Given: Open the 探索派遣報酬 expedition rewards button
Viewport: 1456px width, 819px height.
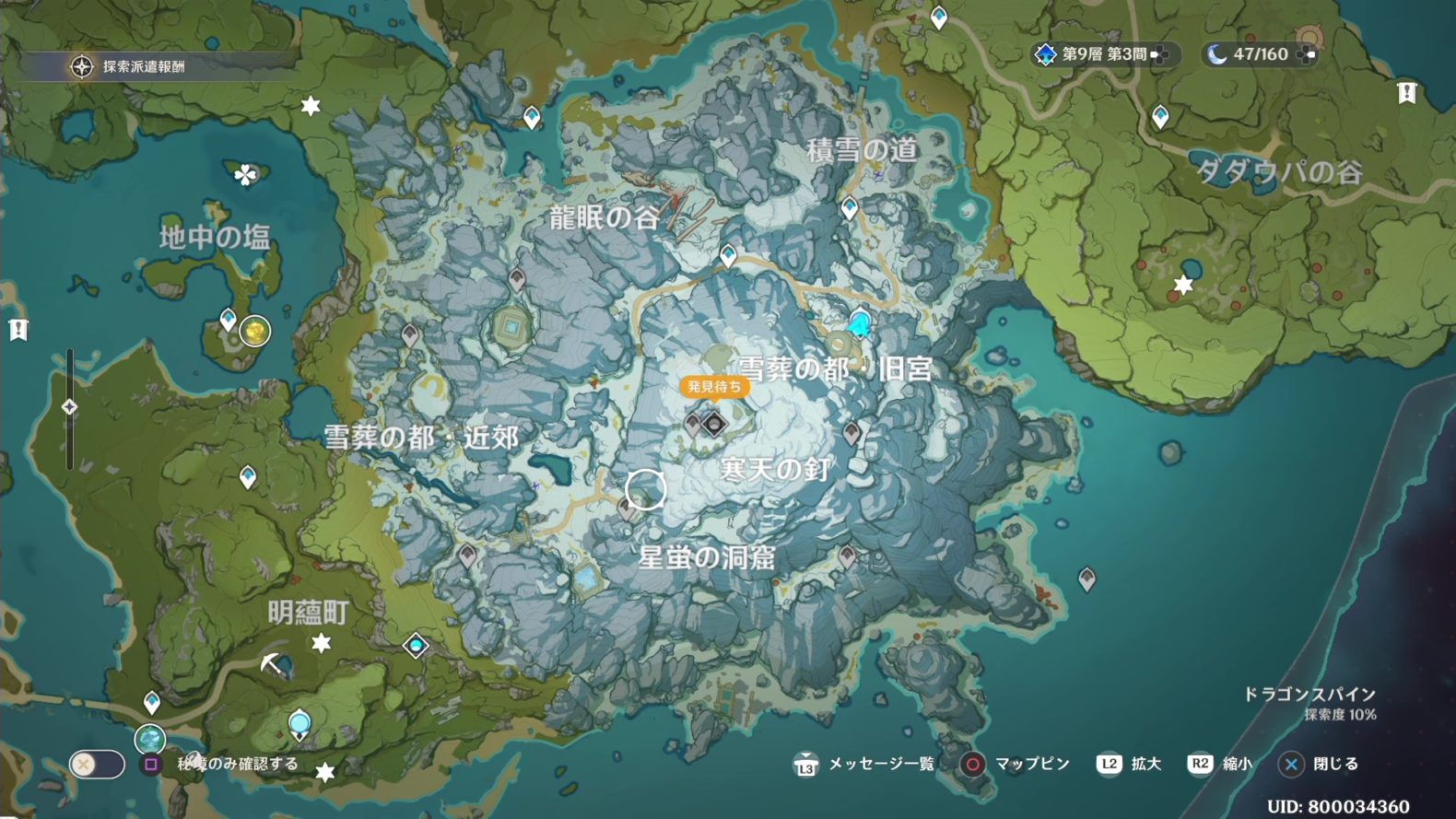Looking at the screenshot, I should 129,66.
